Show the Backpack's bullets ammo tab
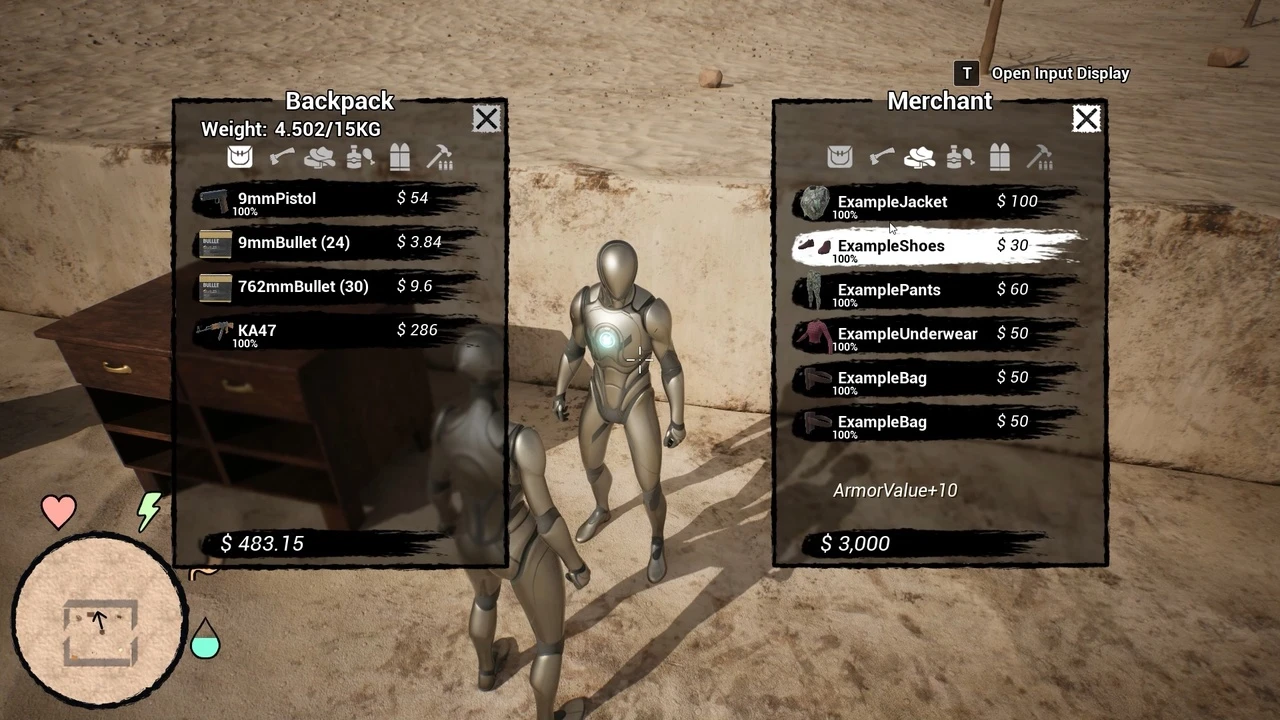The height and width of the screenshot is (720, 1280). (400, 157)
